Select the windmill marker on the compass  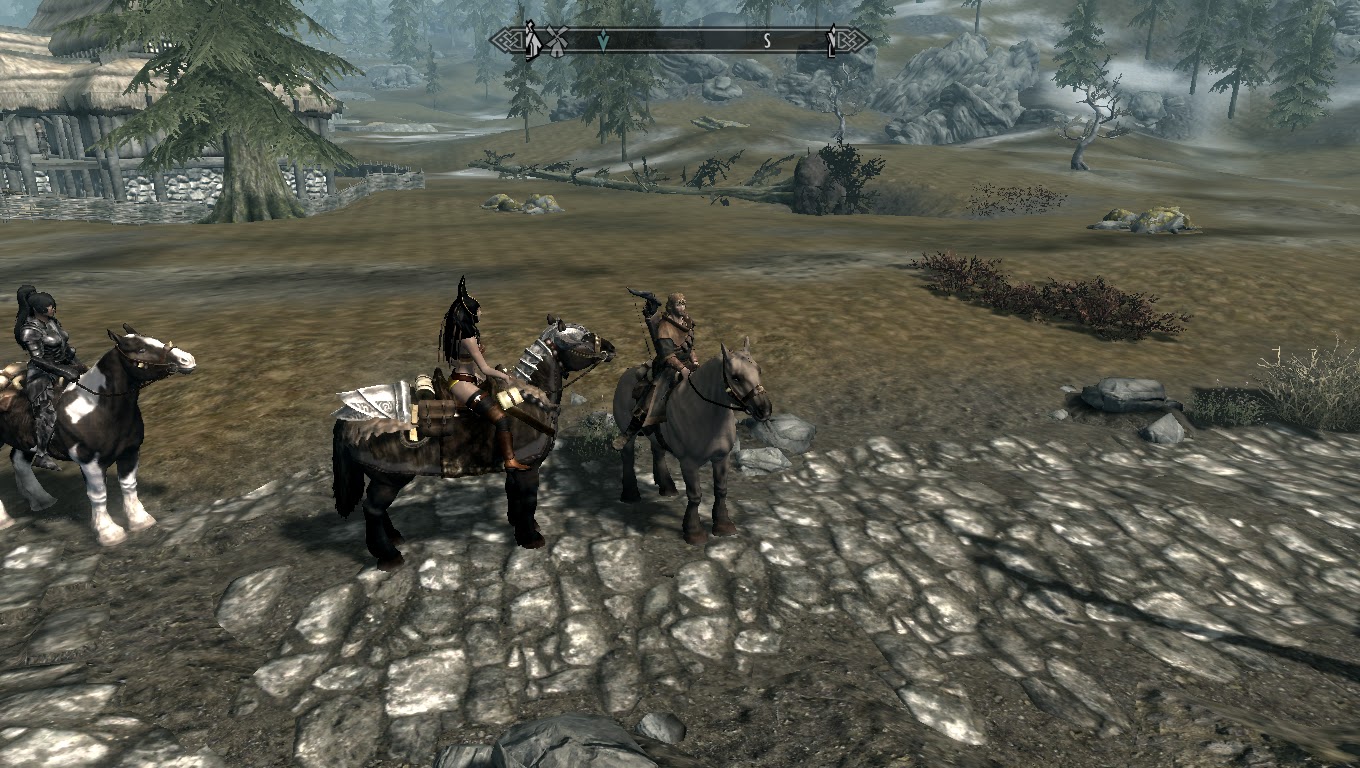tap(556, 41)
